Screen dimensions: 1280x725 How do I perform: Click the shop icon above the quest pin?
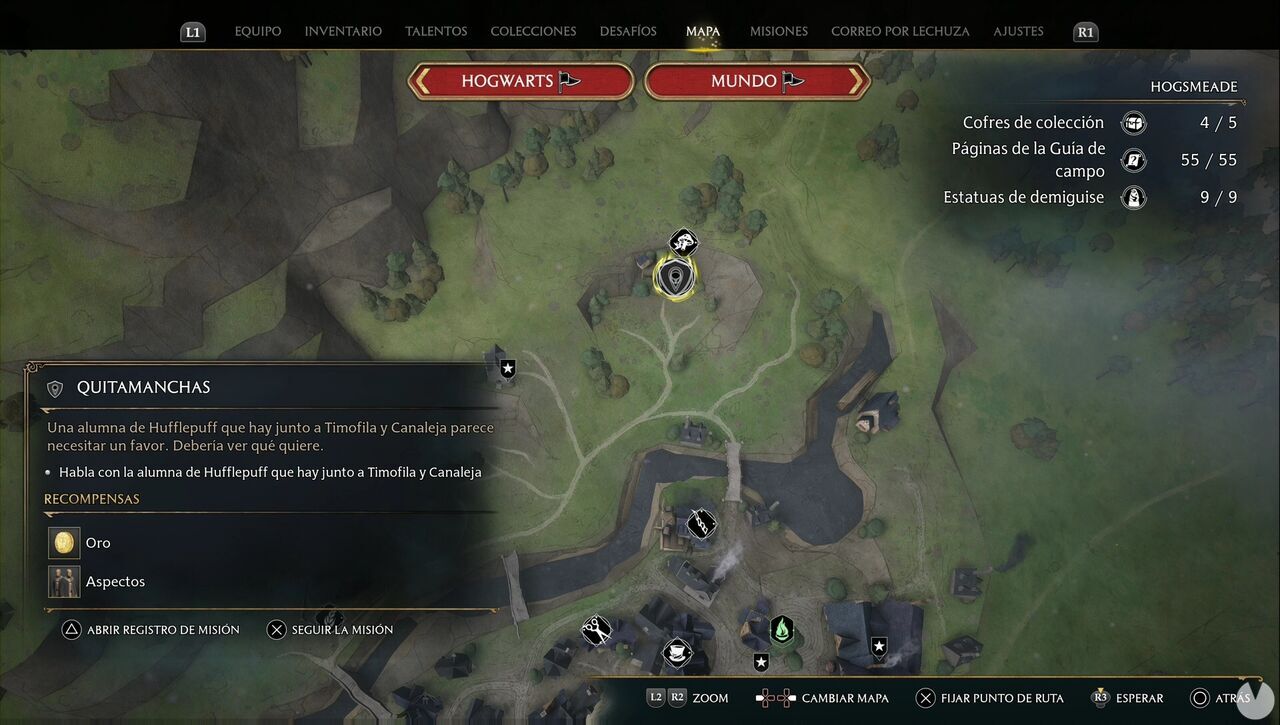pyautogui.click(x=683, y=243)
